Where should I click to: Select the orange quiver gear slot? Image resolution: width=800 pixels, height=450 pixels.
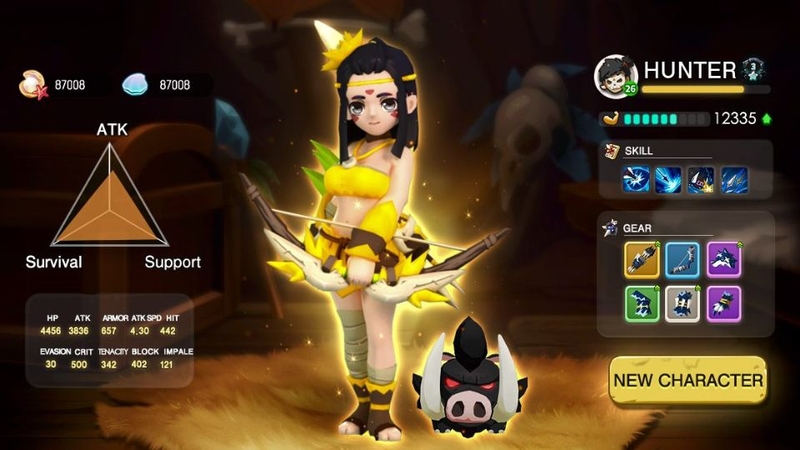tap(642, 260)
